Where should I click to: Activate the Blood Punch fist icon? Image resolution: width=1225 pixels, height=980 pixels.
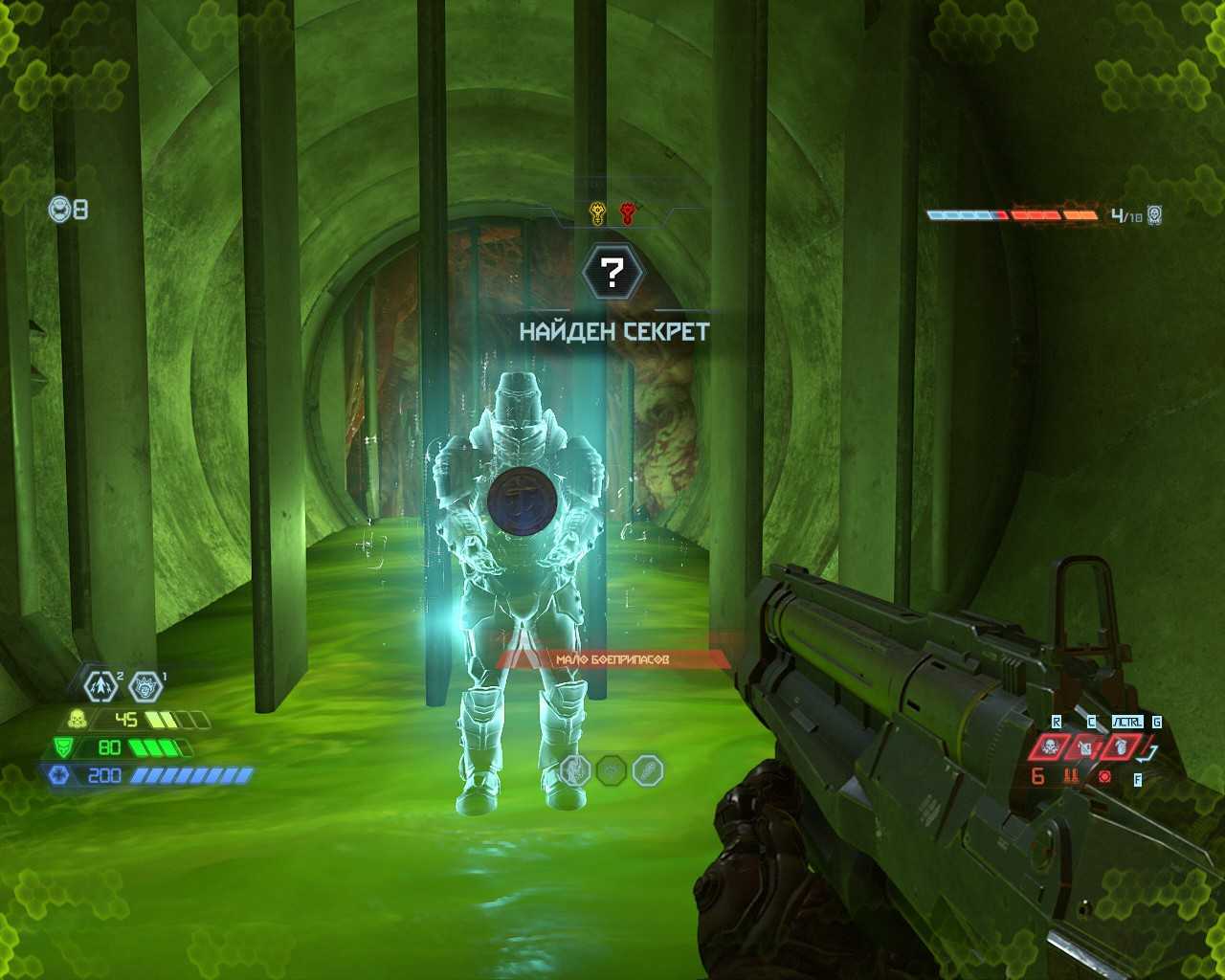click(x=145, y=685)
